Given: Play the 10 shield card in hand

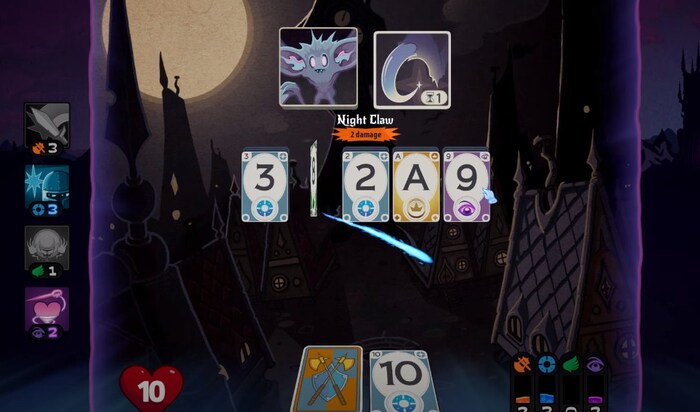Looking at the screenshot, I should point(401,382).
